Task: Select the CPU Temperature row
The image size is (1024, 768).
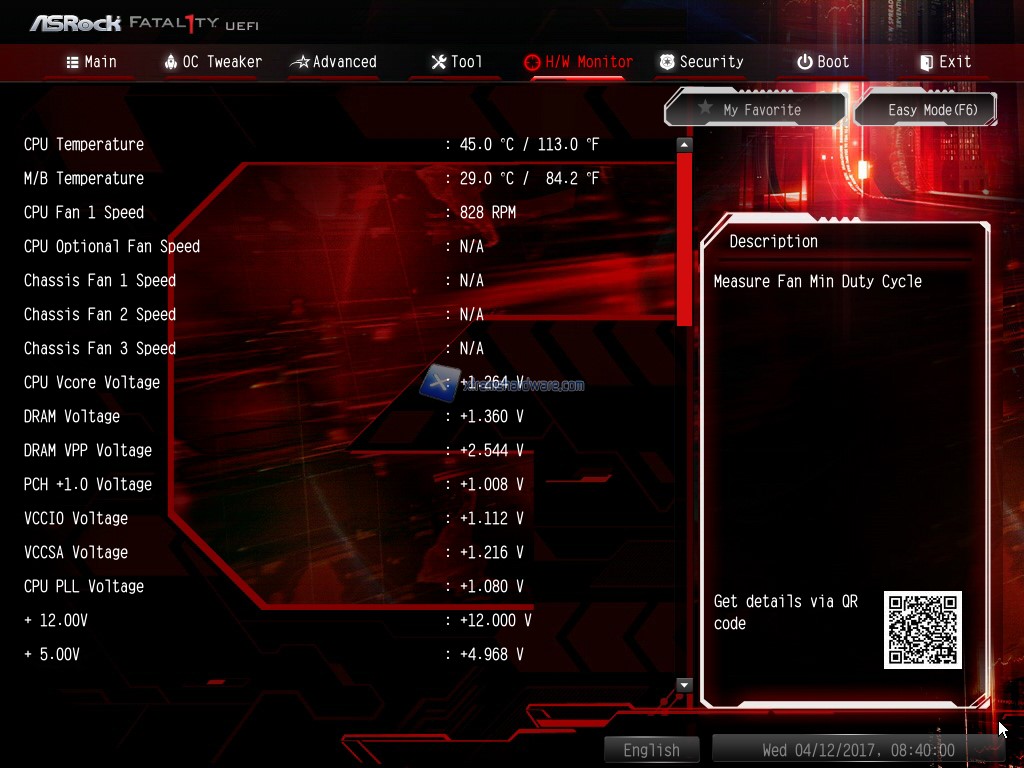Action: coord(84,144)
